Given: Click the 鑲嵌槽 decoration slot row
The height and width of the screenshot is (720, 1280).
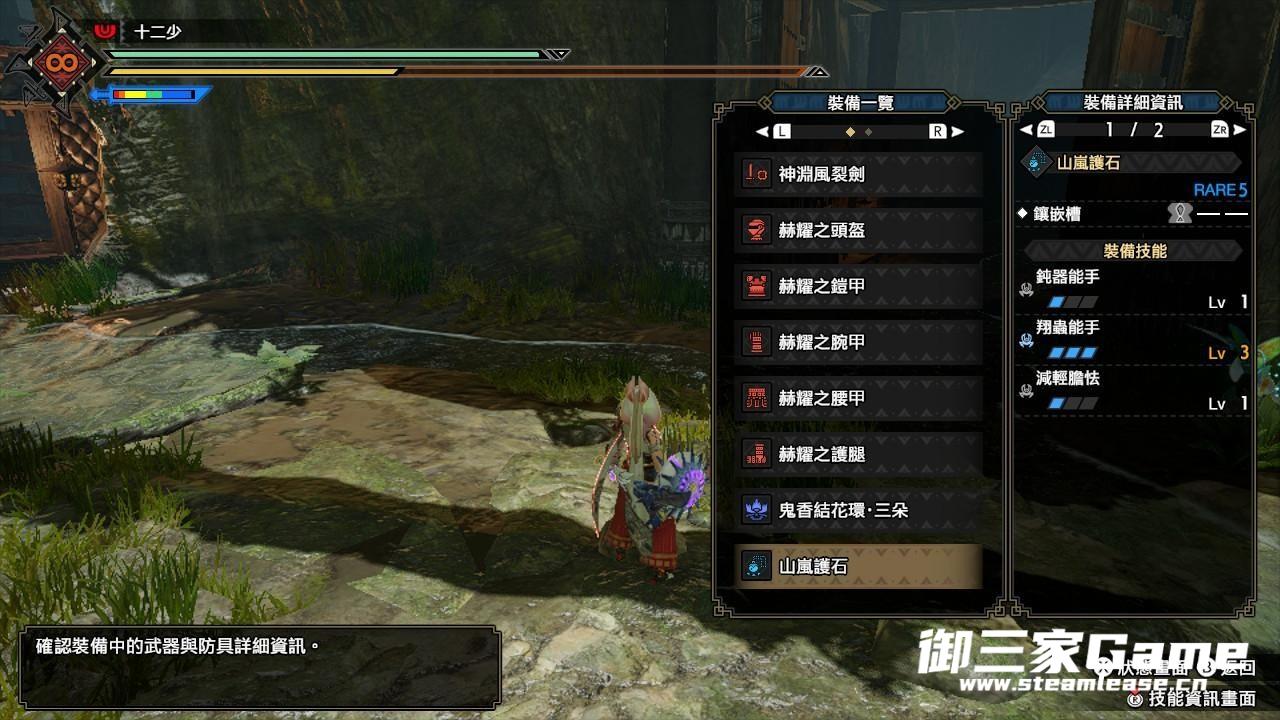Looking at the screenshot, I should coord(1133,213).
